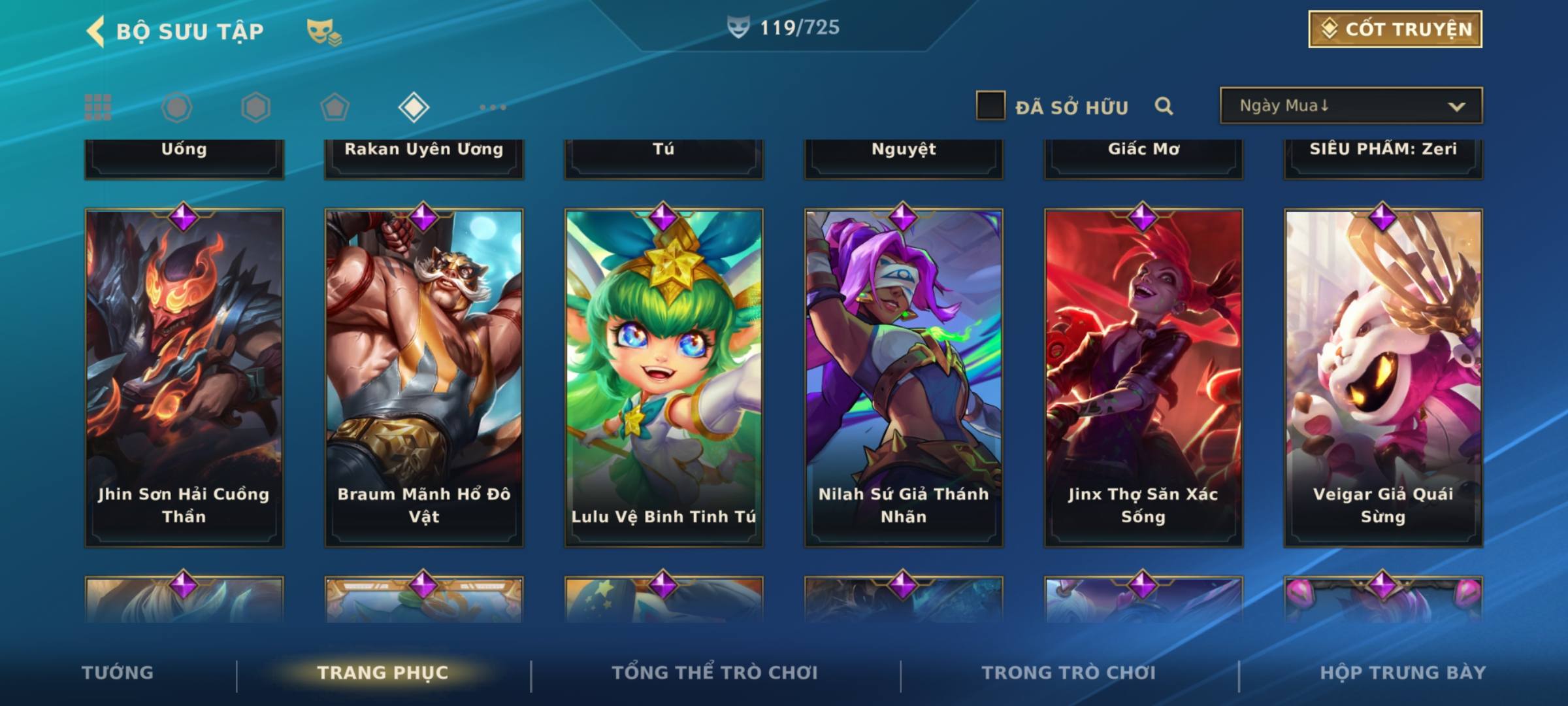Switch to the Tướng tab
Image resolution: width=1568 pixels, height=706 pixels.
coord(118,673)
